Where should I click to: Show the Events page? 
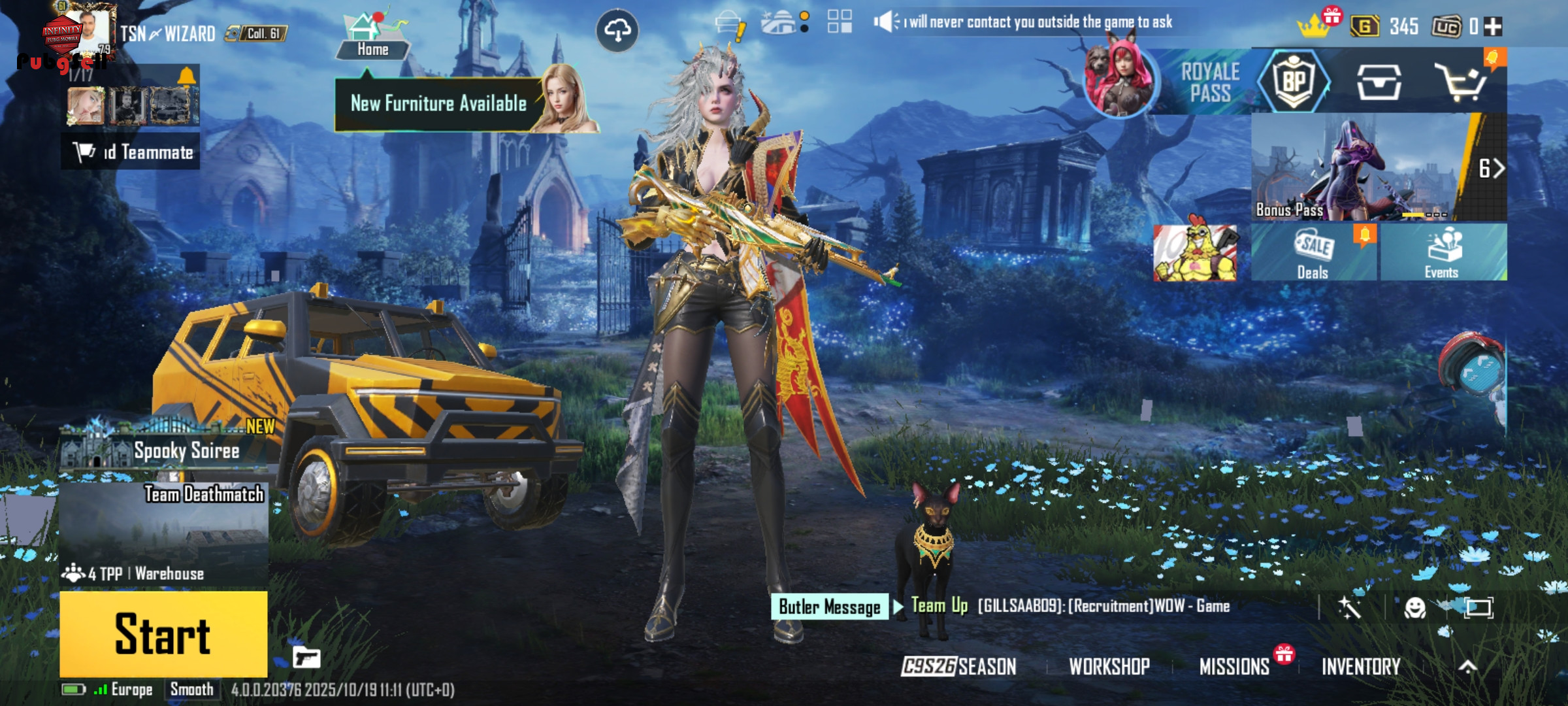coord(1443,252)
